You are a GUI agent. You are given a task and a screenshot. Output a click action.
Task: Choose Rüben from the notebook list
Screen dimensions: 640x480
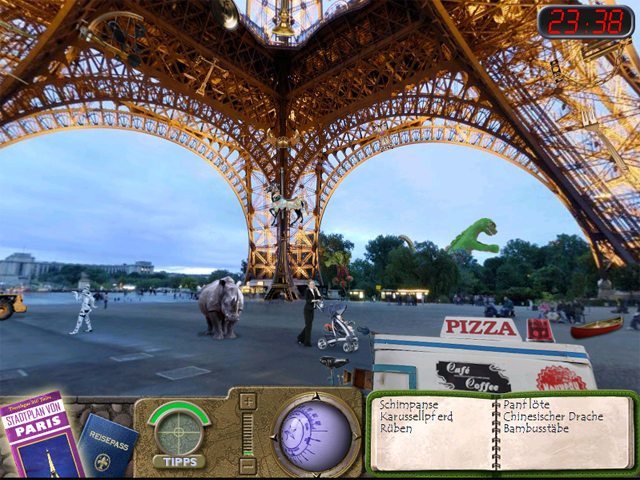point(396,428)
